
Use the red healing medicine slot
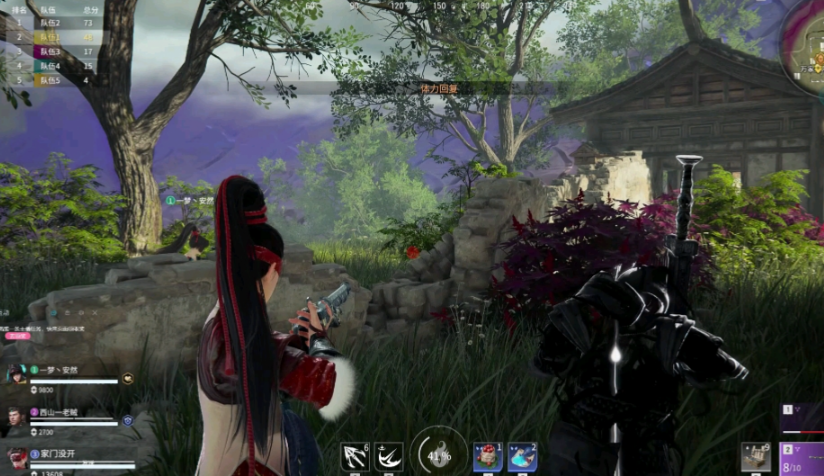[x=488, y=457]
